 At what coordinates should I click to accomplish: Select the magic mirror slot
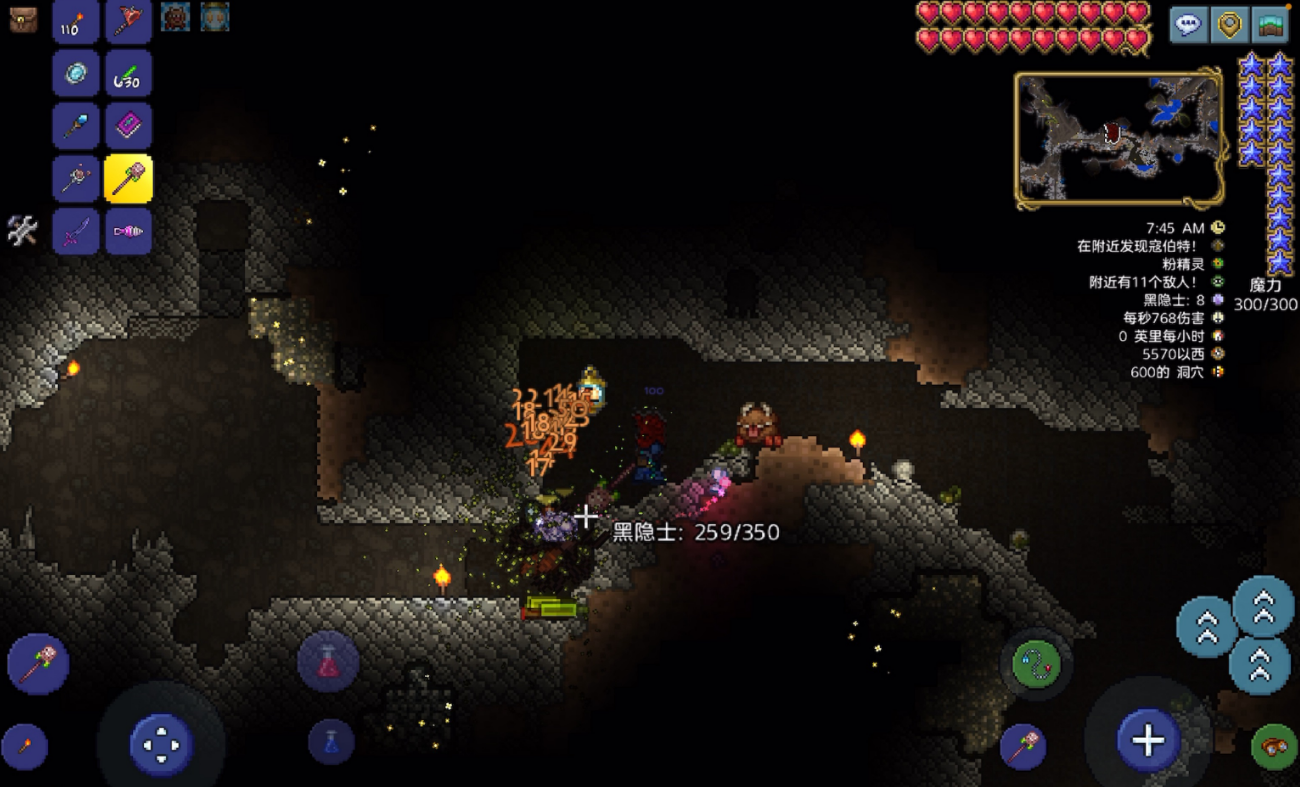[76, 73]
